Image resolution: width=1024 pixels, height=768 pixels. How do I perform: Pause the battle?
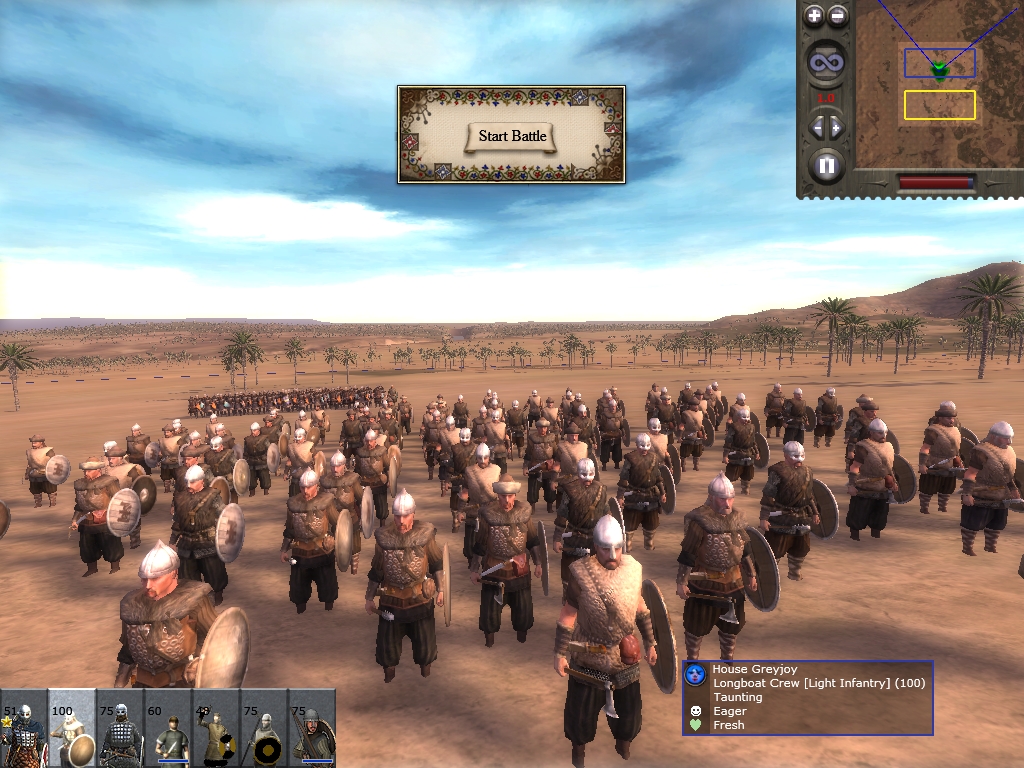coord(827,165)
